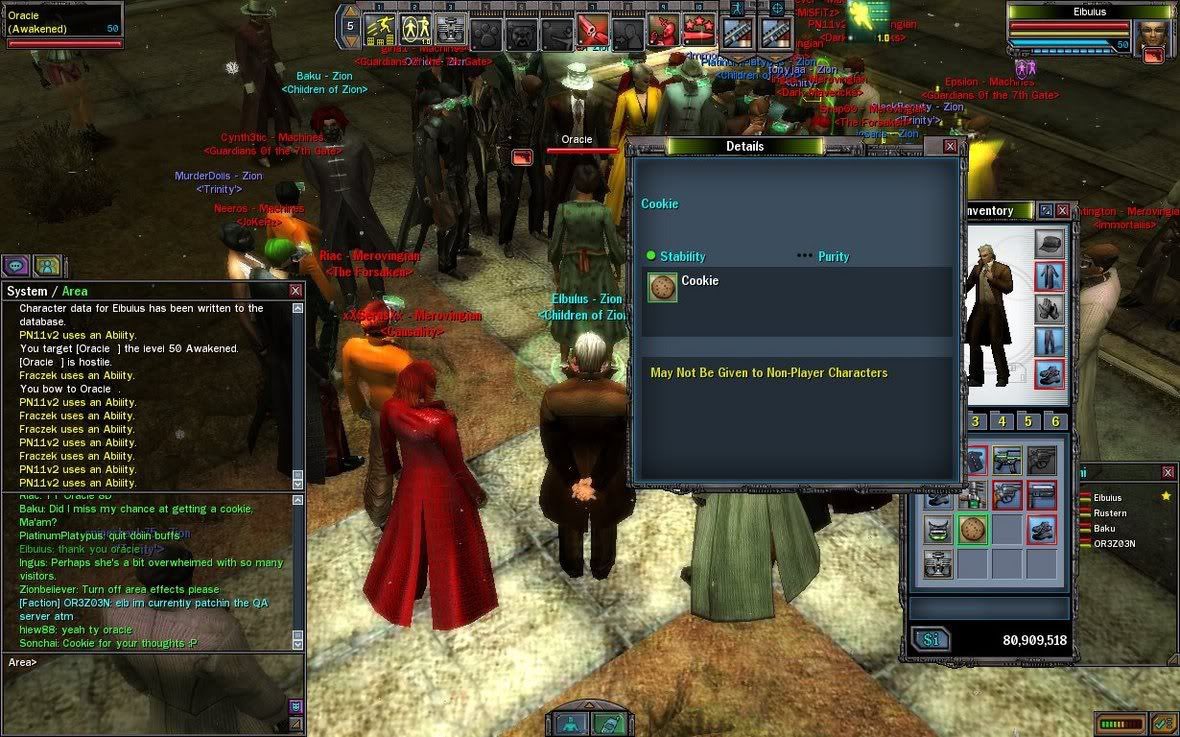Screen dimensions: 1180x737
Task: Close the Inventory panel
Action: pyautogui.click(x=1062, y=211)
